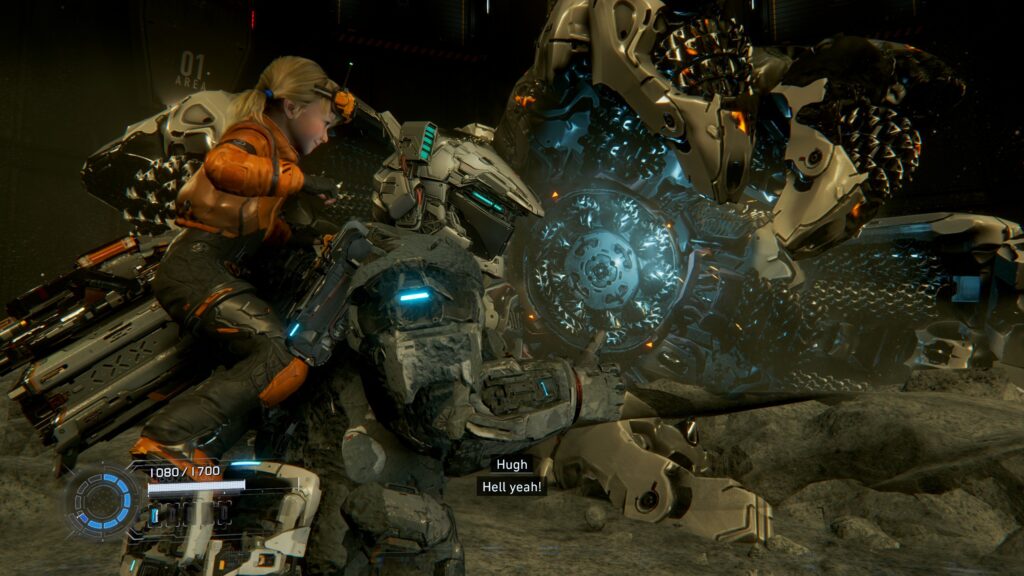Click the circular blue segmented gauge
Image resolution: width=1024 pixels, height=576 pixels.
click(104, 499)
